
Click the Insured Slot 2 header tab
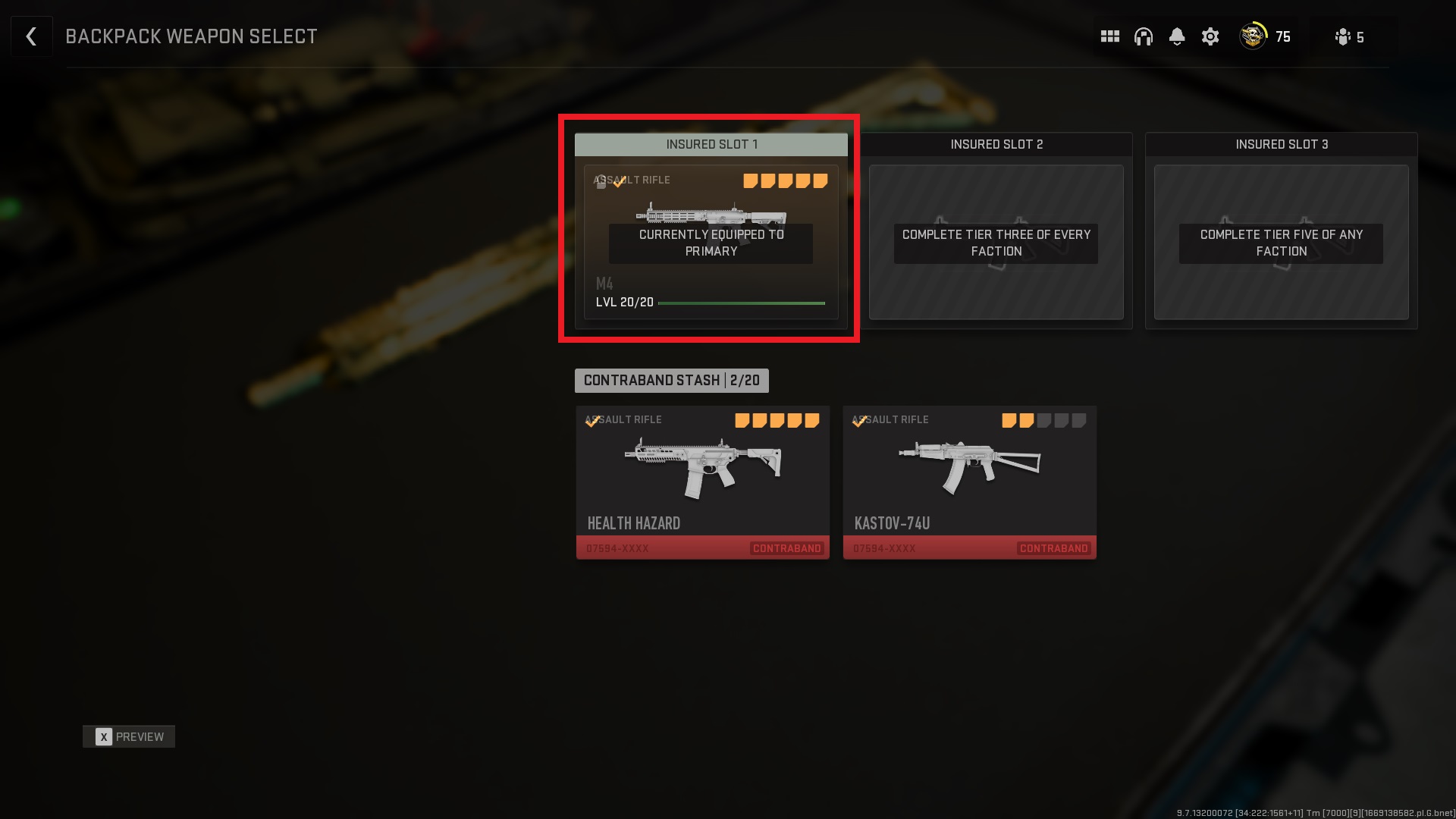(x=996, y=144)
